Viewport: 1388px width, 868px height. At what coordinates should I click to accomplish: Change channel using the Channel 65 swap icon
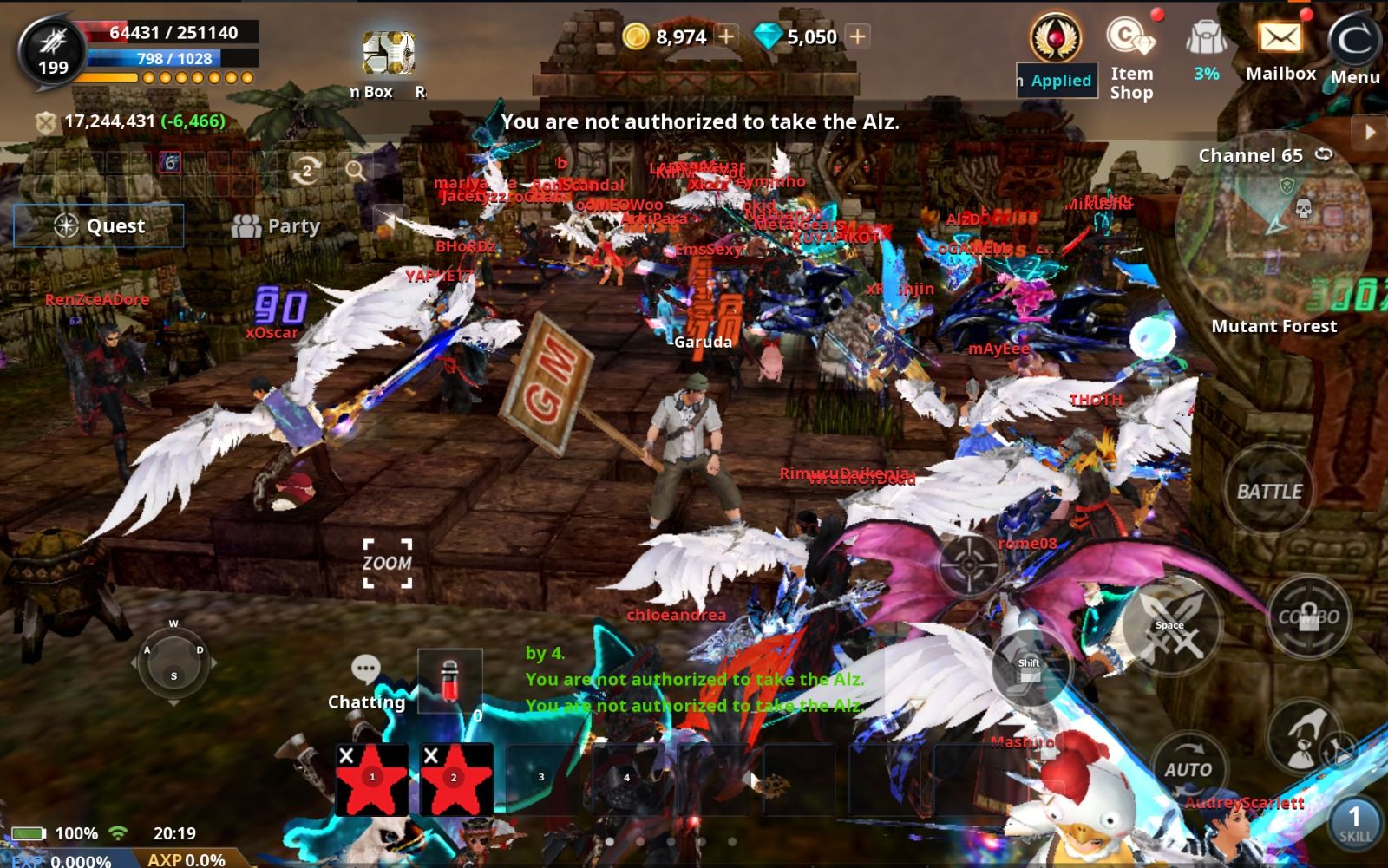(1324, 154)
